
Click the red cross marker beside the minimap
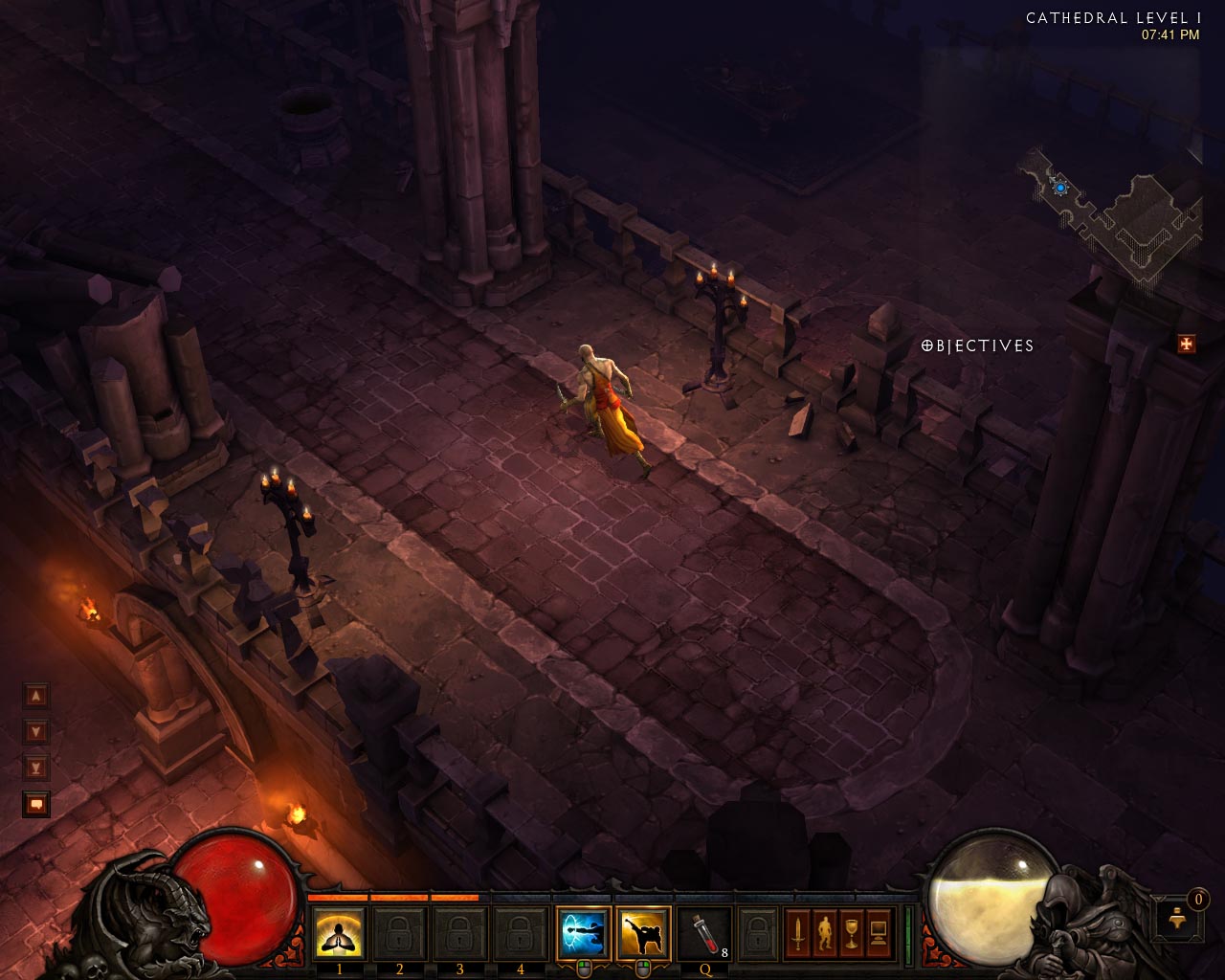point(1184,345)
